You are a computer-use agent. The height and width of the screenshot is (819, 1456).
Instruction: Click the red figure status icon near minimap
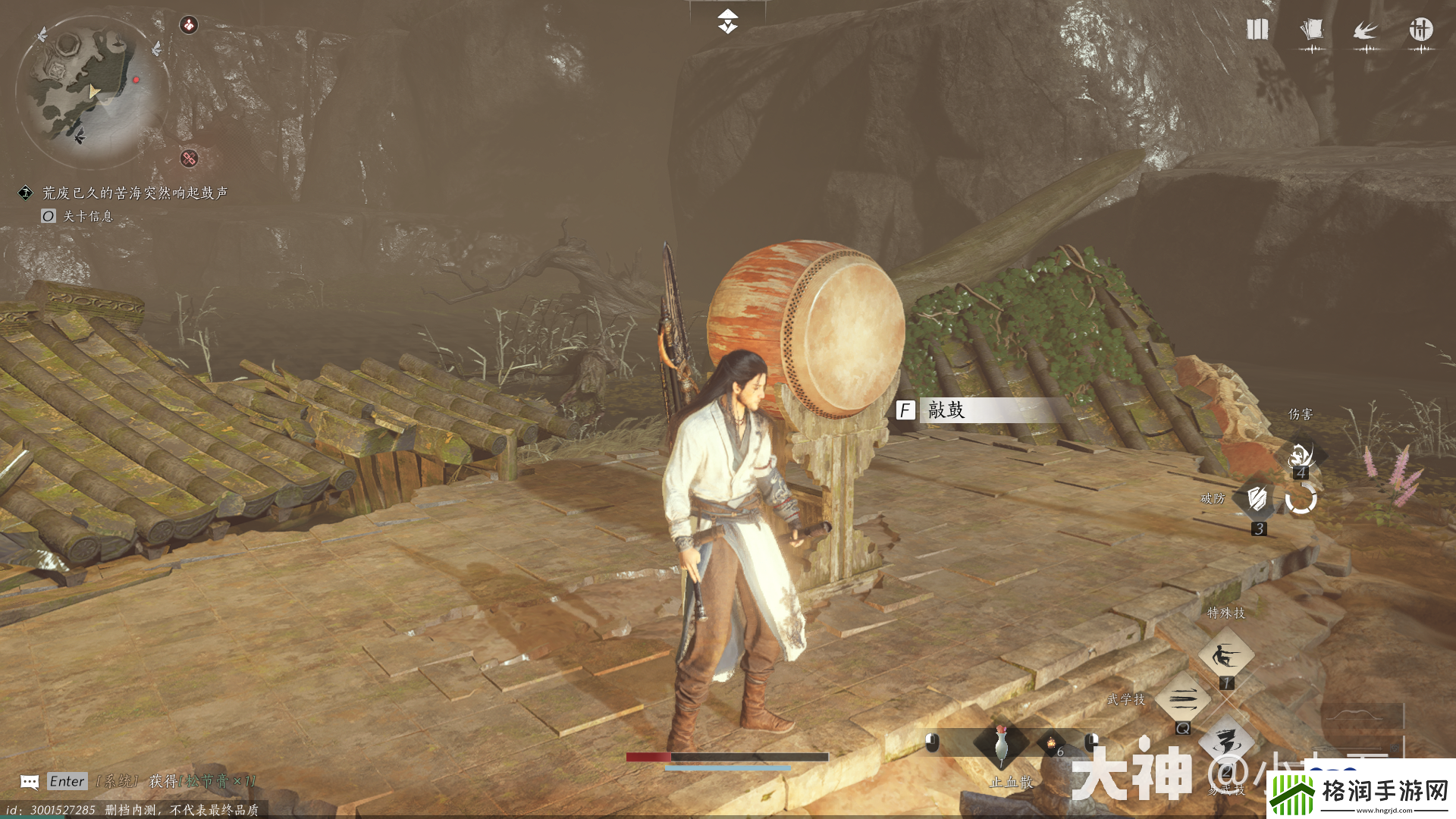(x=188, y=25)
